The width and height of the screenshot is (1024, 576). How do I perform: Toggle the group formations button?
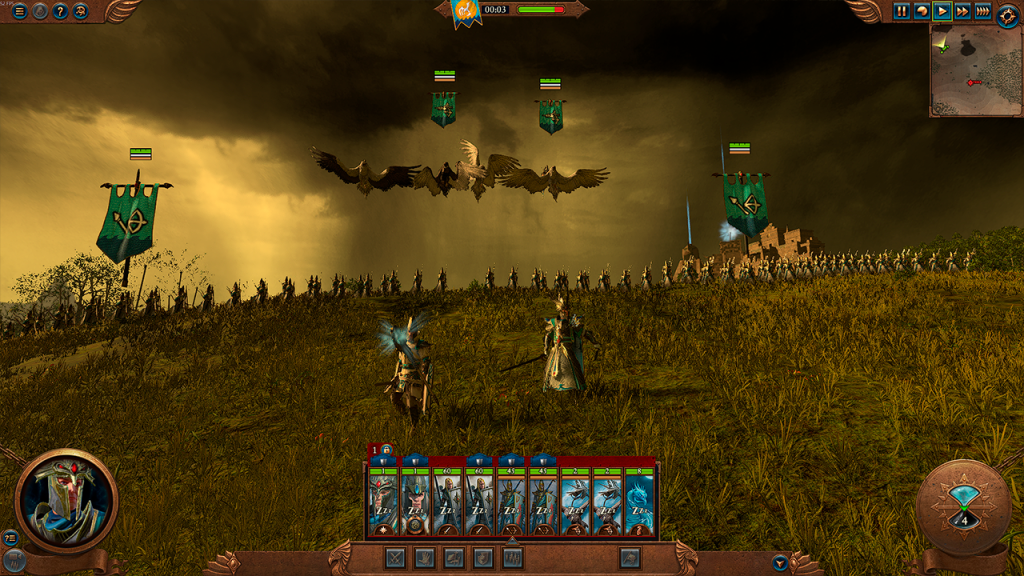tap(513, 558)
